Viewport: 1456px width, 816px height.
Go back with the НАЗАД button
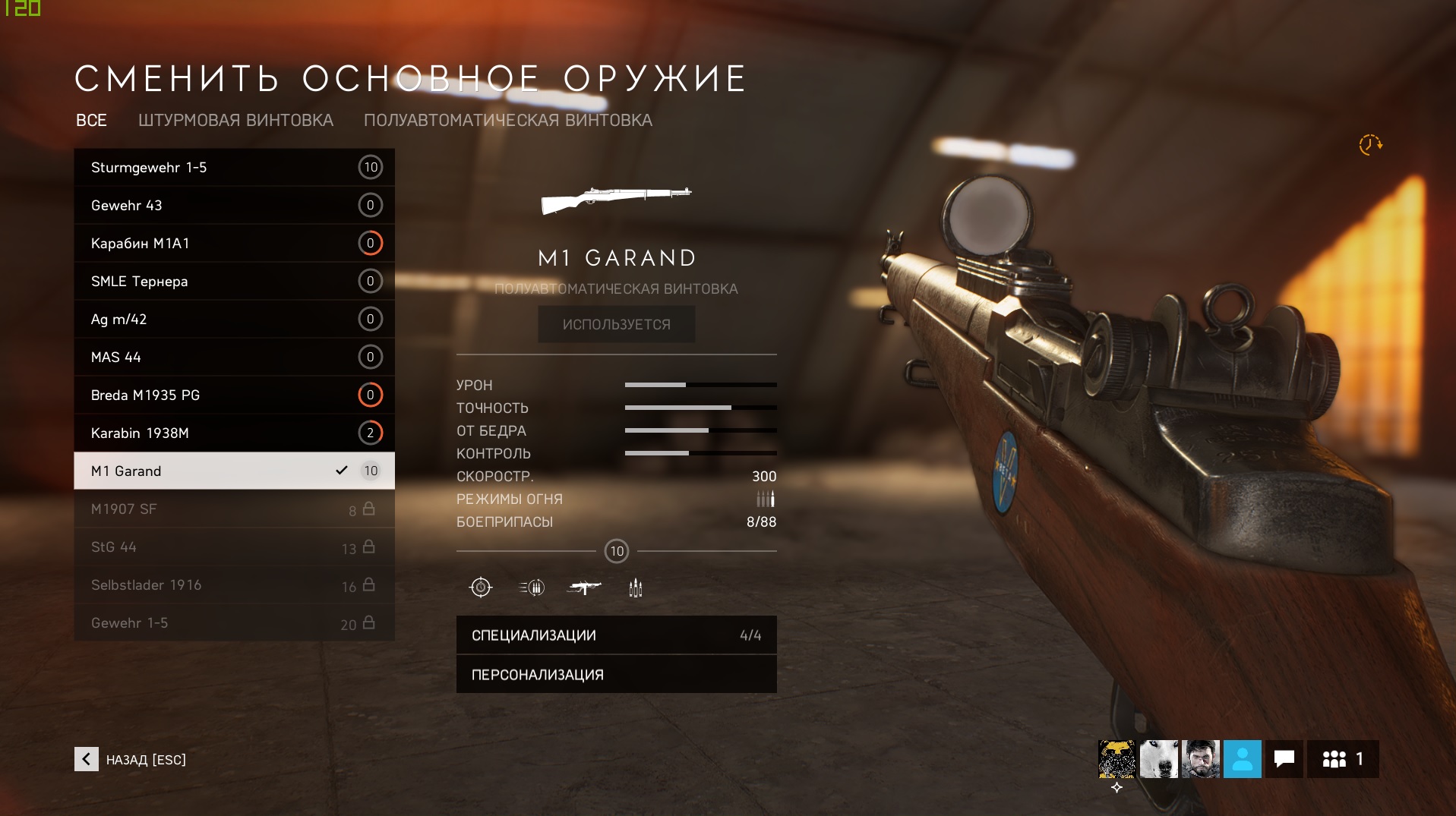pyautogui.click(x=131, y=759)
